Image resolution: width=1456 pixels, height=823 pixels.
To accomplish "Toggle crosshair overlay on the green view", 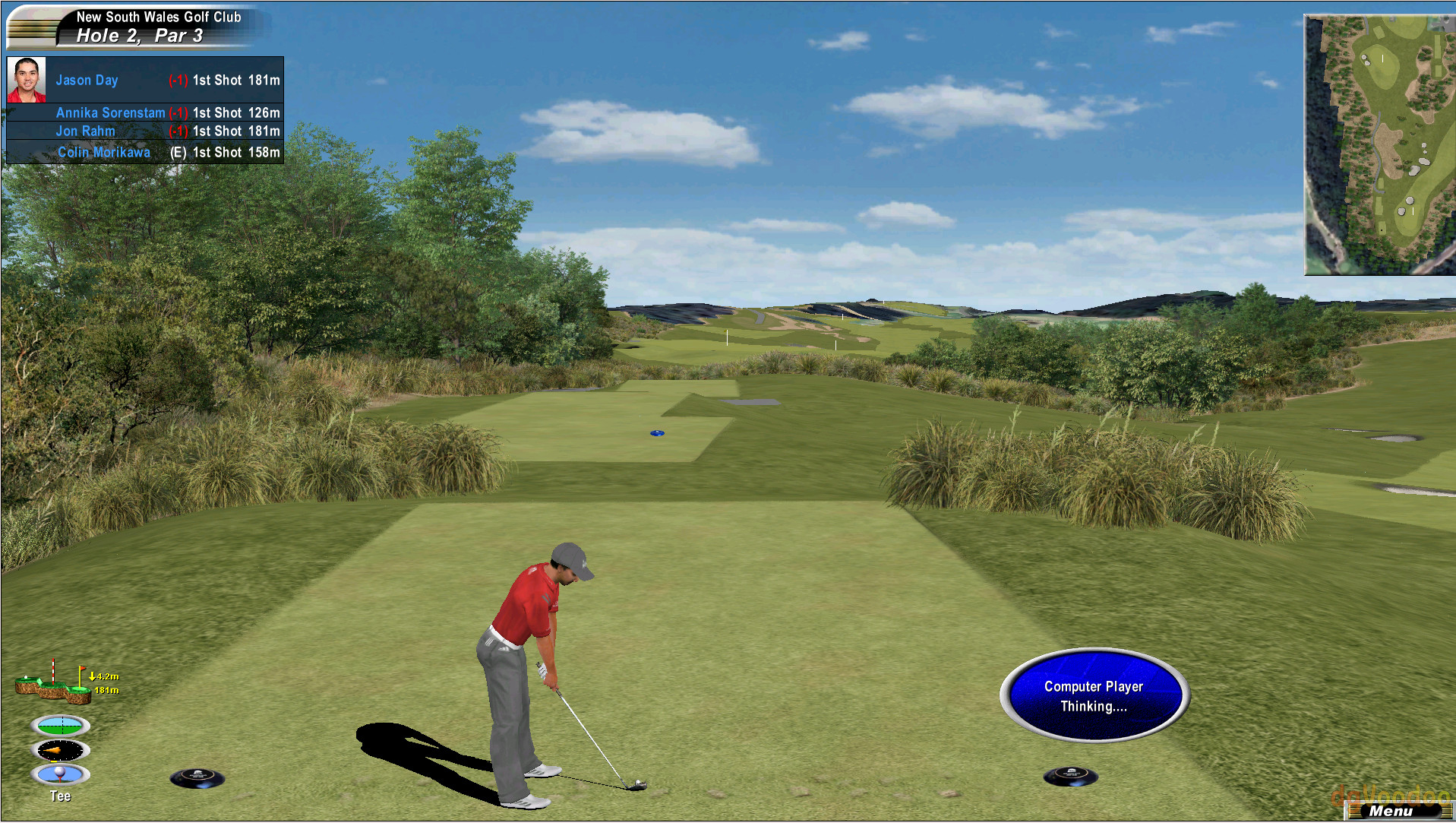I will coord(61,725).
